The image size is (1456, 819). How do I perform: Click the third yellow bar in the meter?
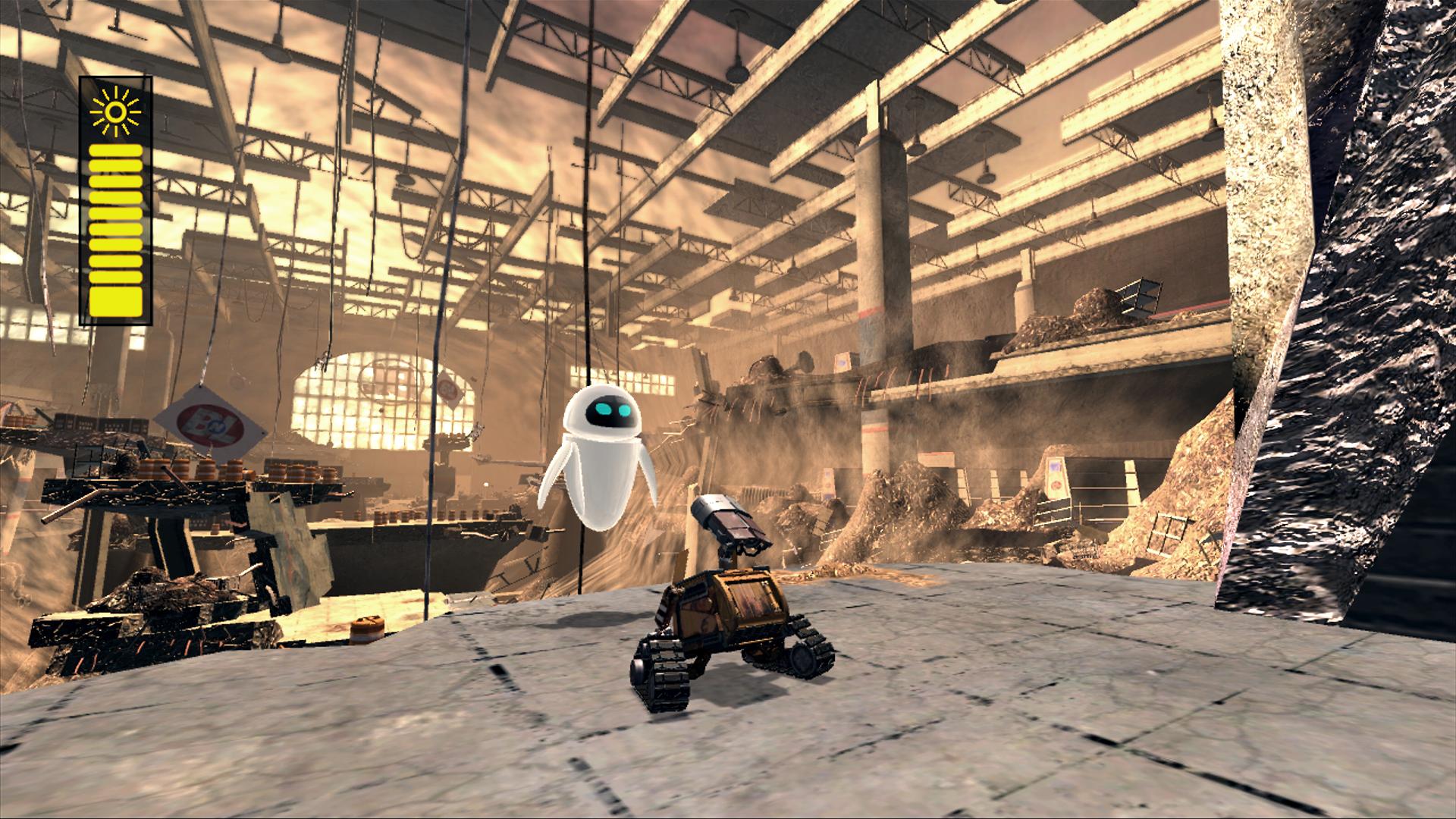click(115, 182)
